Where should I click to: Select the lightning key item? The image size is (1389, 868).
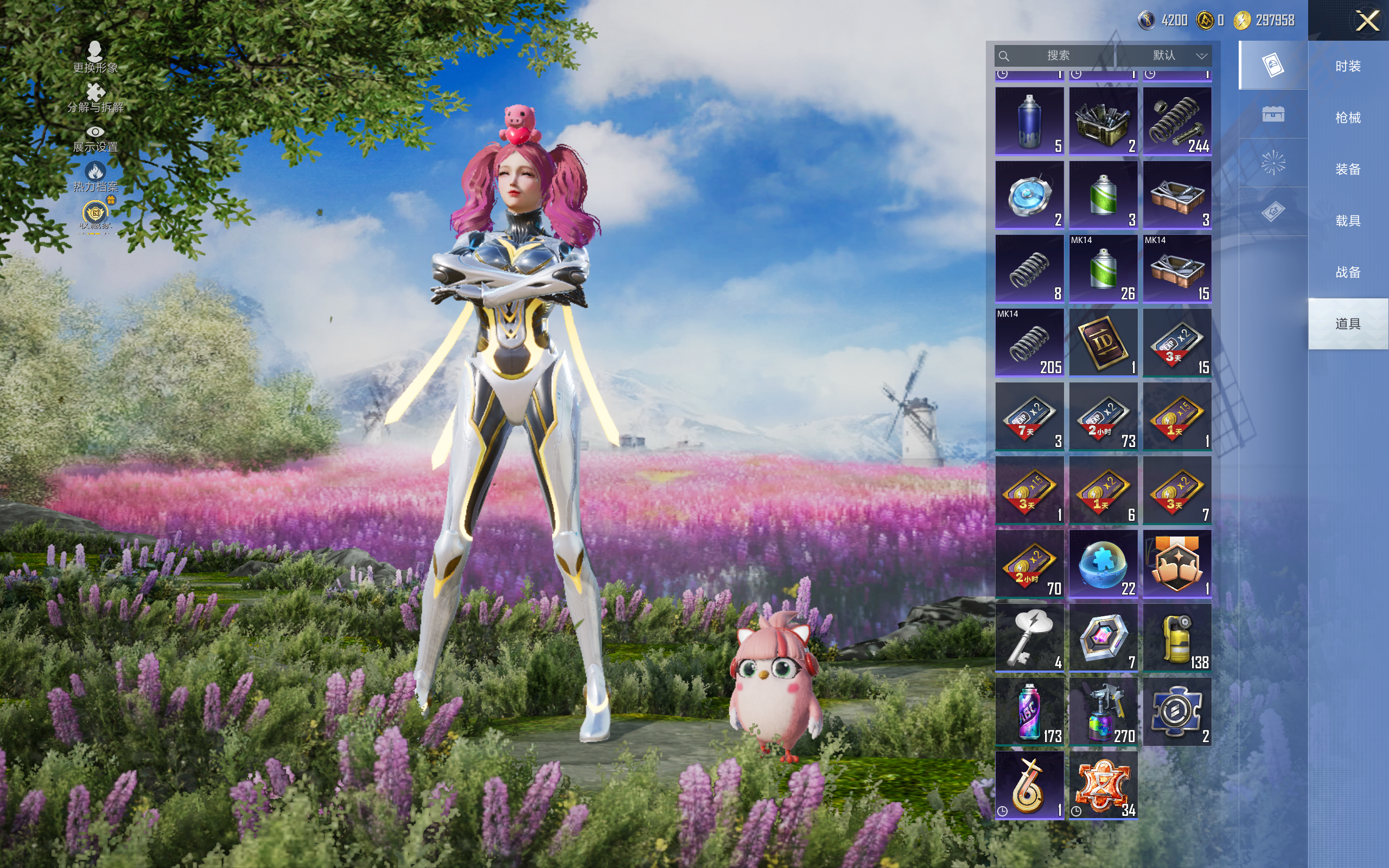click(x=1029, y=637)
